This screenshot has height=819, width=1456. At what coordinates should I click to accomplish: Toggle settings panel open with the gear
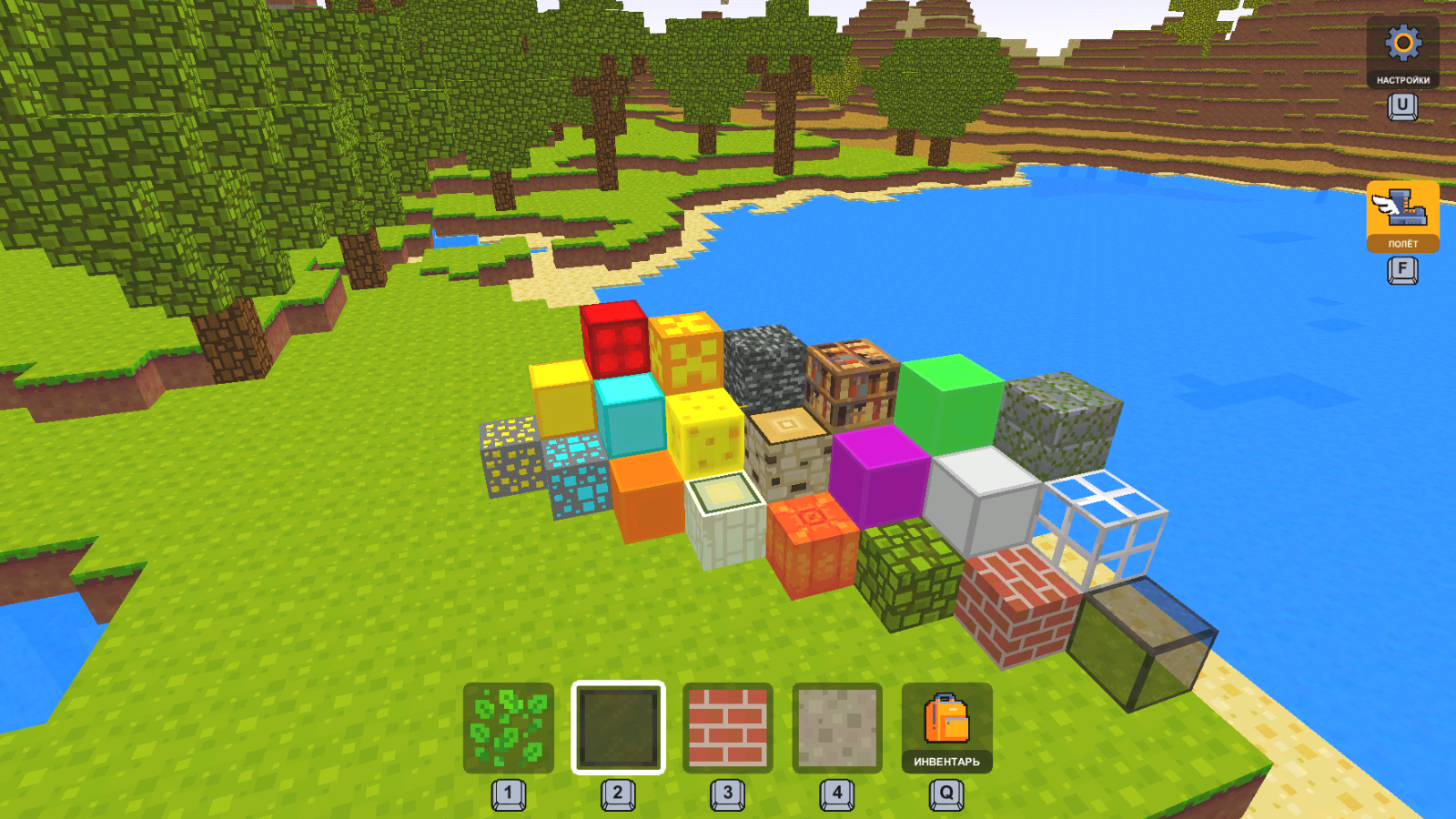1402,44
